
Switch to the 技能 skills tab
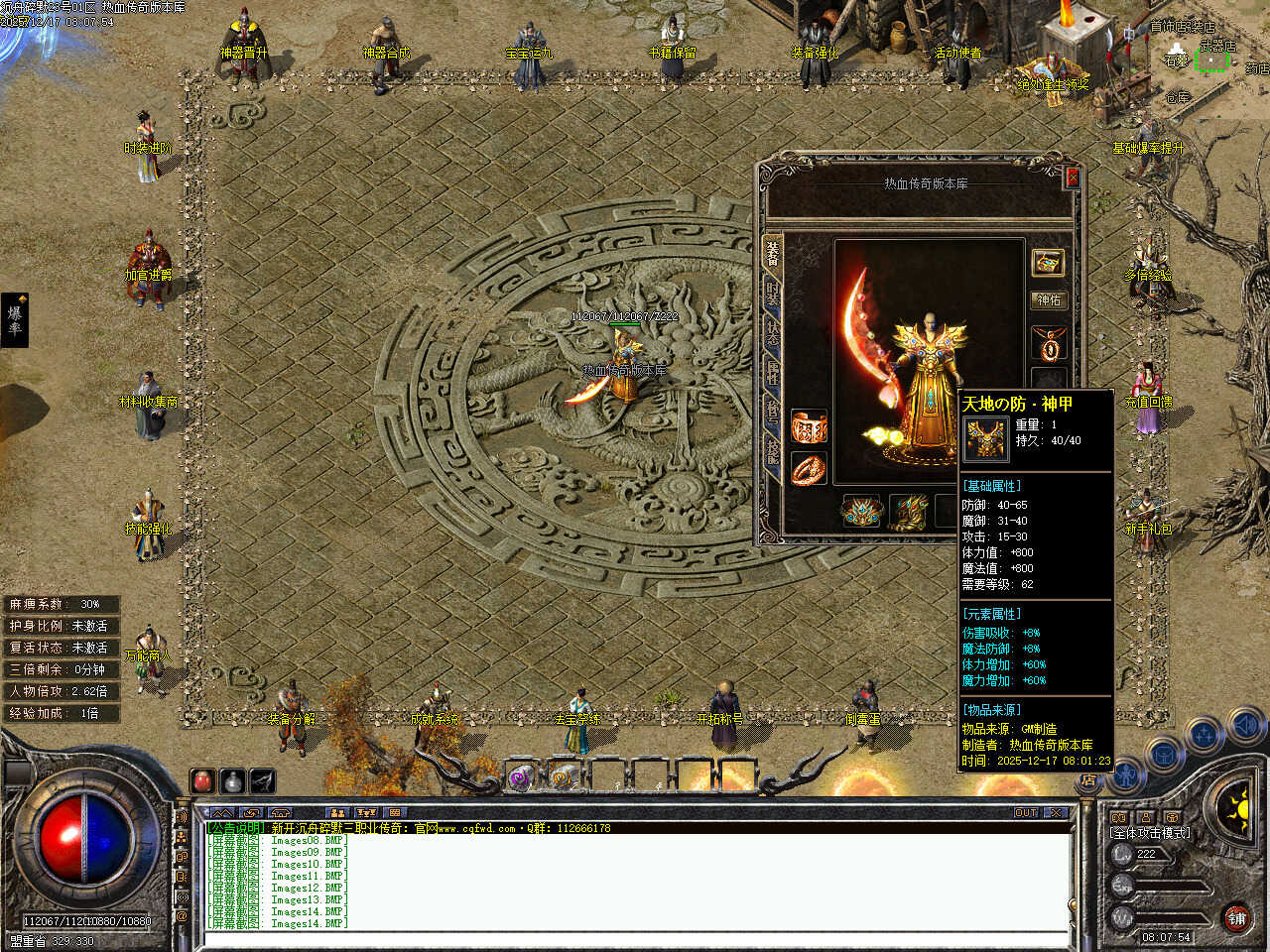coord(772,451)
